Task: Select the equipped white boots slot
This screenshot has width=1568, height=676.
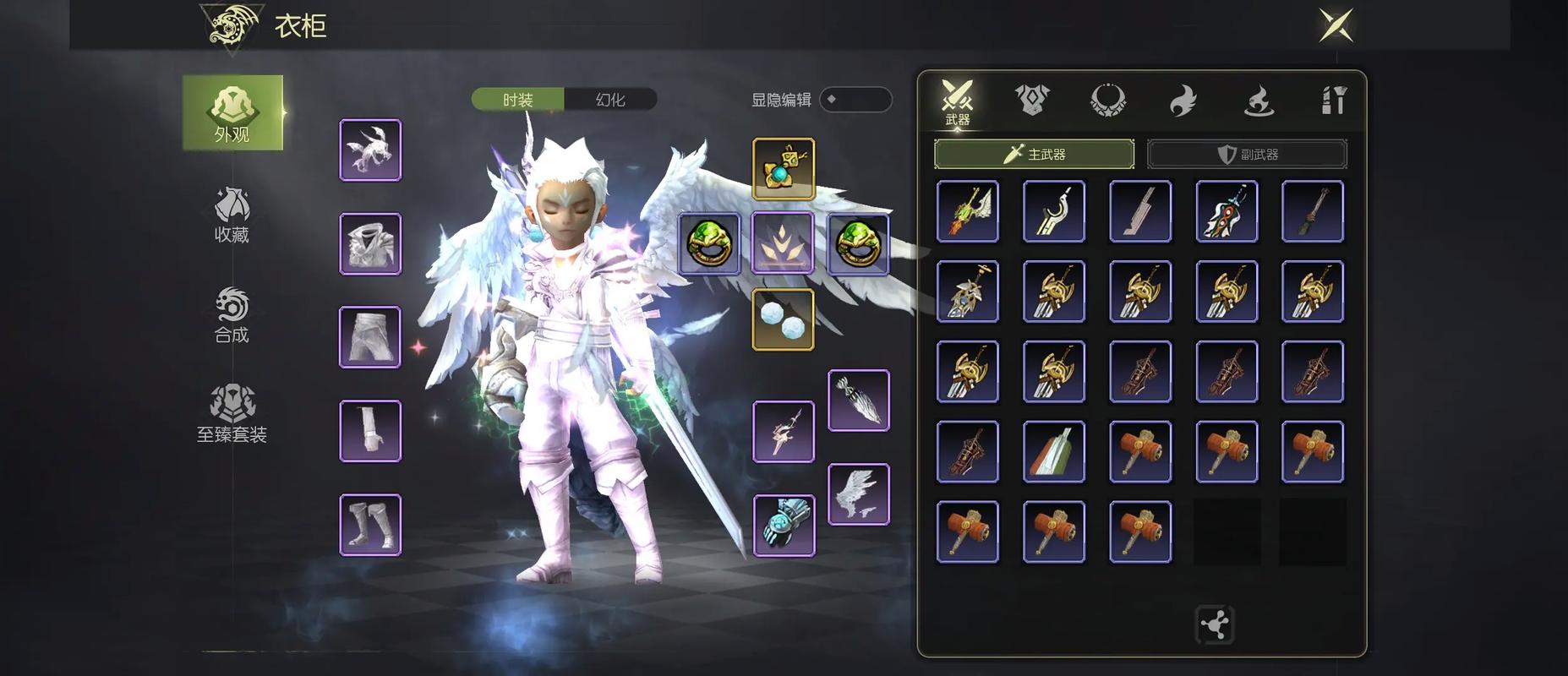Action: click(370, 525)
